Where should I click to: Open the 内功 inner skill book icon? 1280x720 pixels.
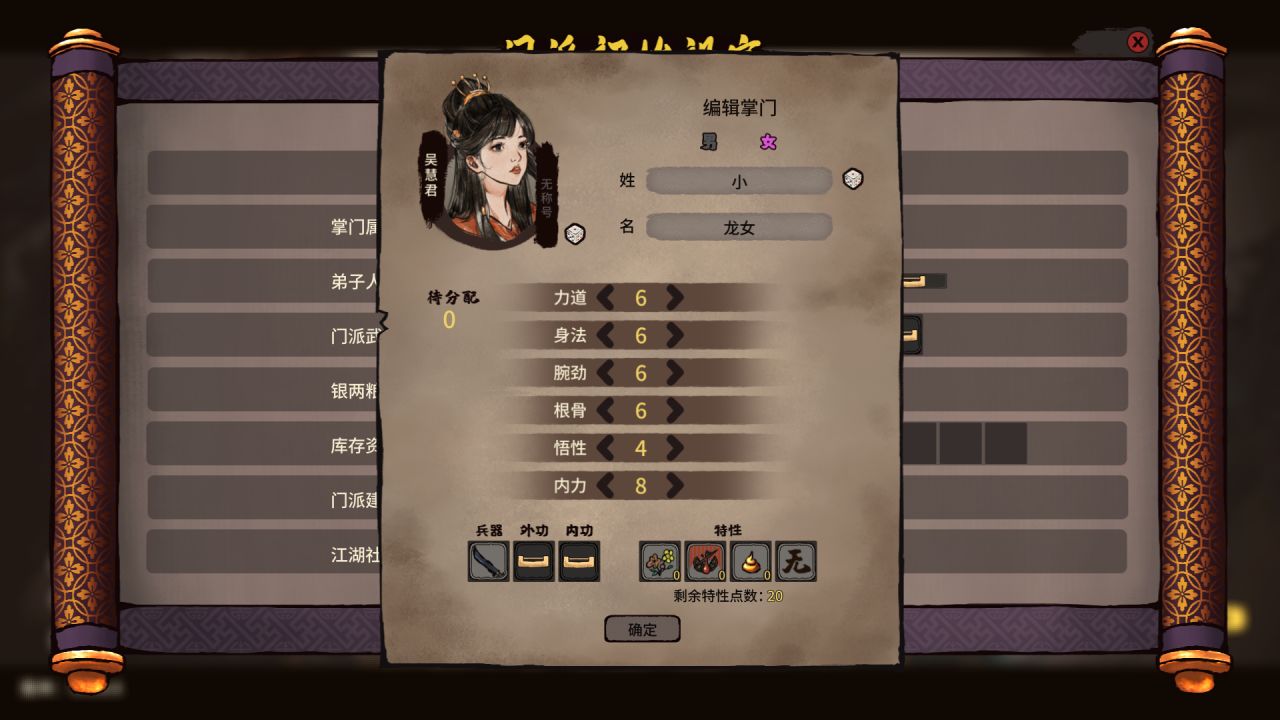tap(580, 561)
